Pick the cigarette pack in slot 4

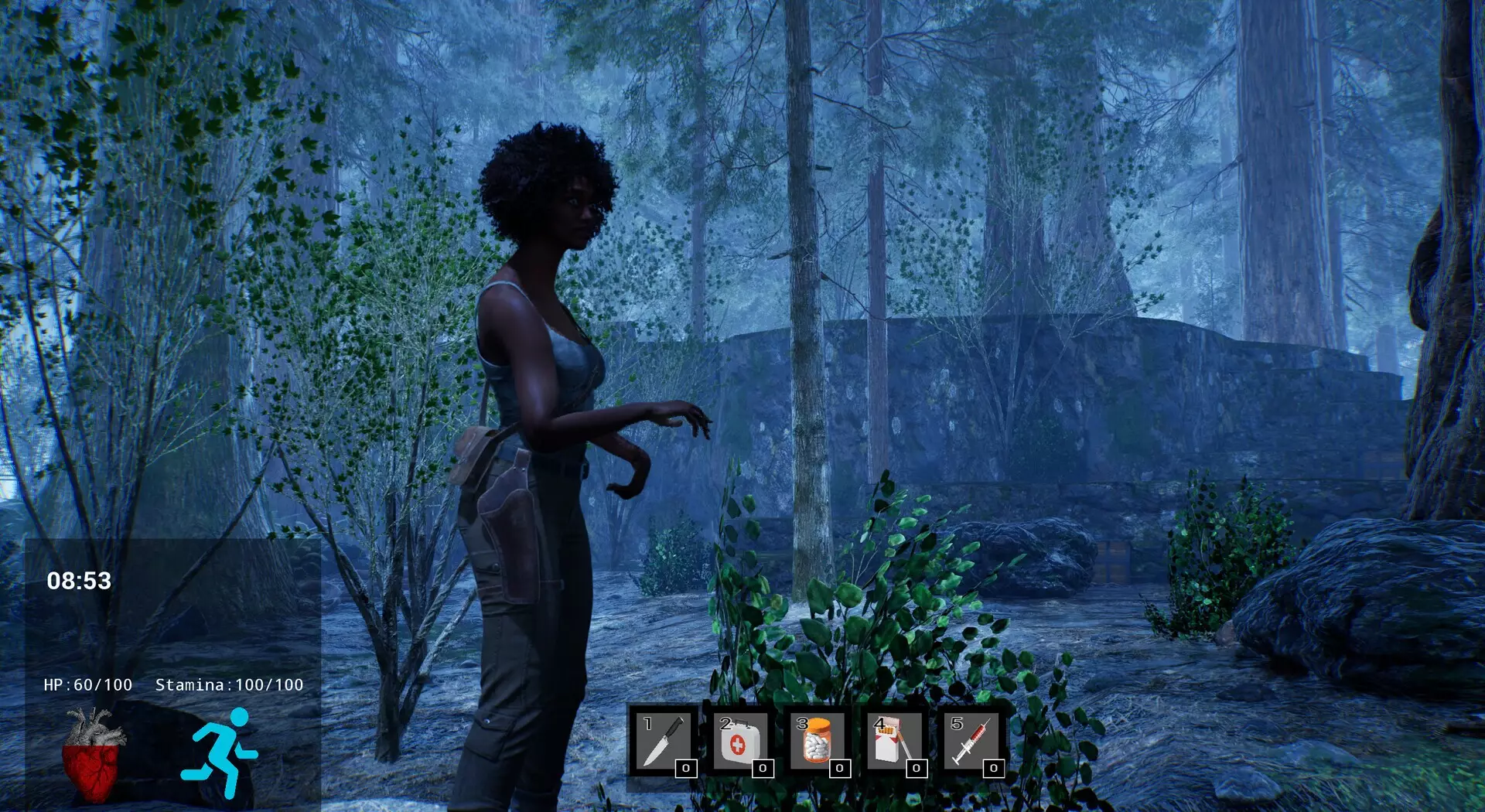coord(893,742)
